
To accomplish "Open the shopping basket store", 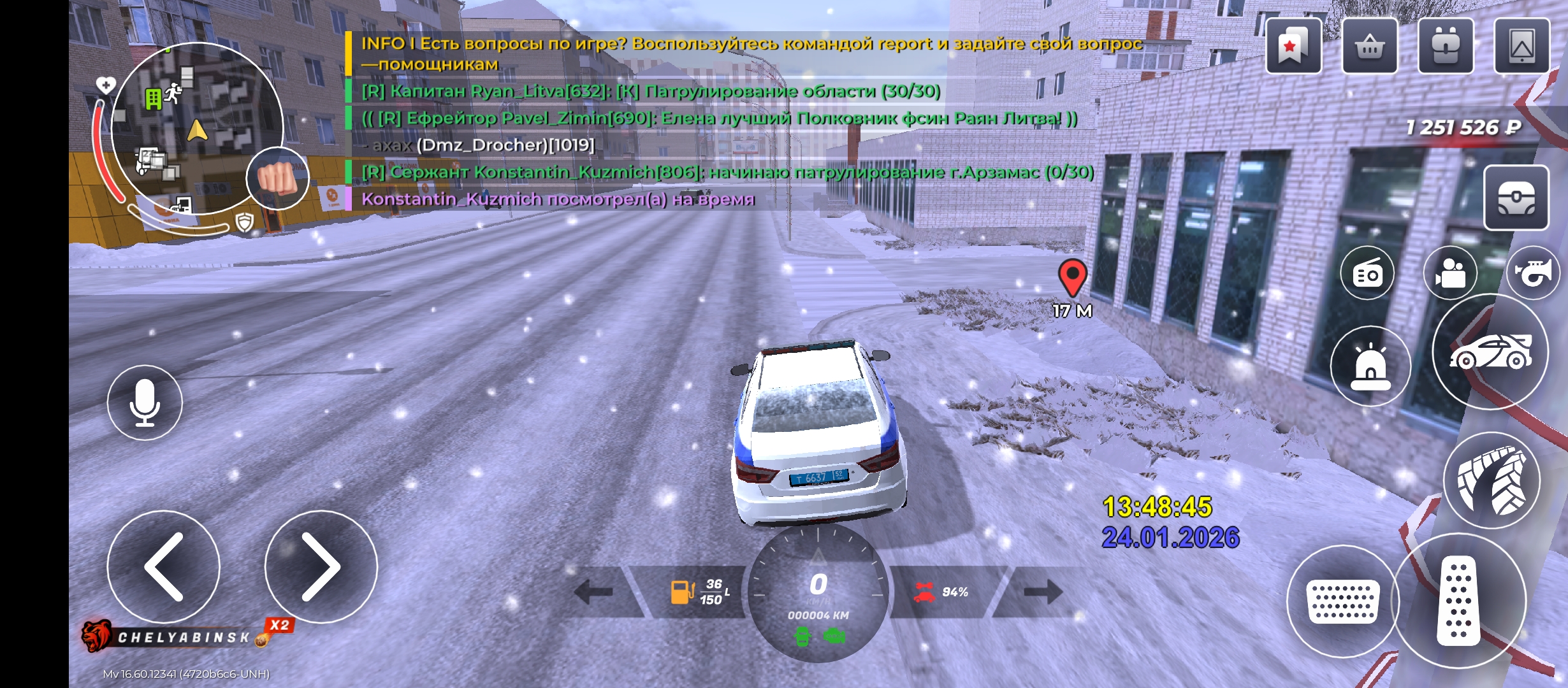I will point(1369,47).
